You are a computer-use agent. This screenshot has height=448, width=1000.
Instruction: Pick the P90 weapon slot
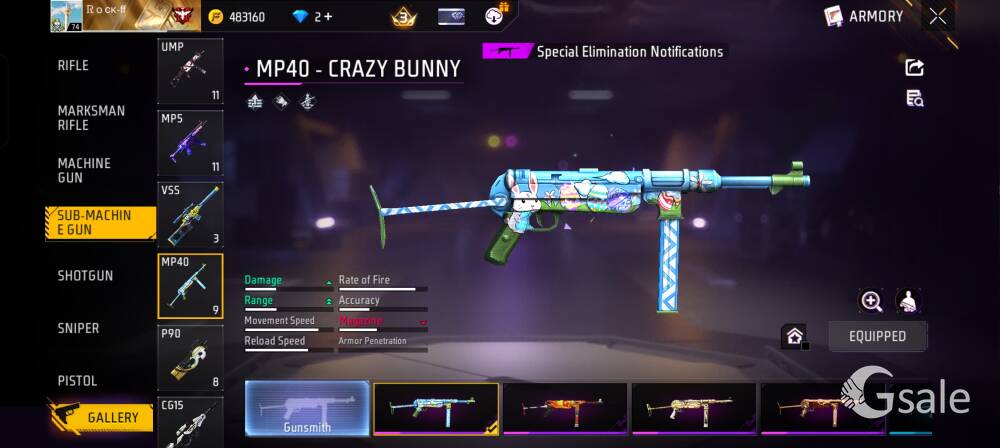coord(190,357)
